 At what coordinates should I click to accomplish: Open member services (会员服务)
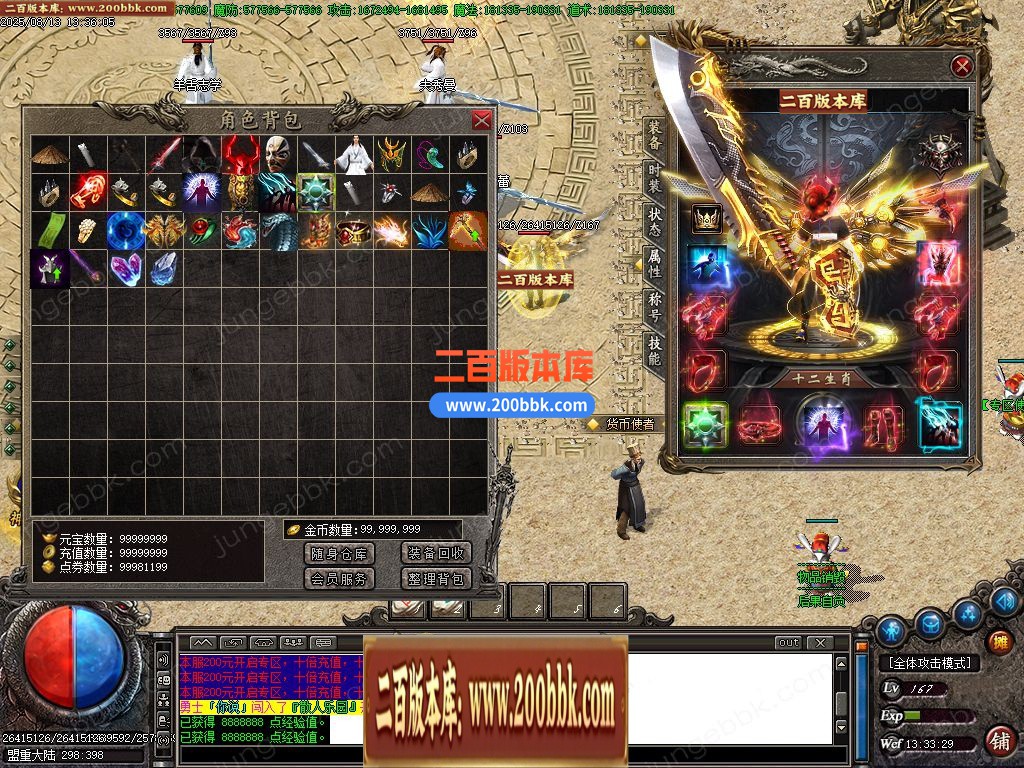[338, 578]
